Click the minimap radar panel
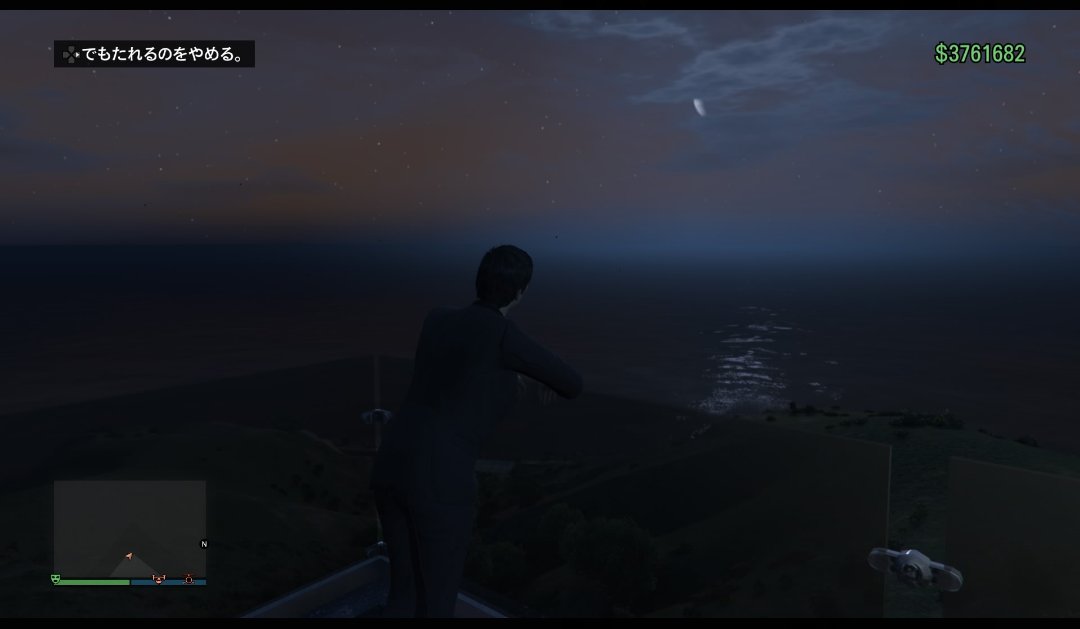Image resolution: width=1080 pixels, height=629 pixels. click(129, 527)
